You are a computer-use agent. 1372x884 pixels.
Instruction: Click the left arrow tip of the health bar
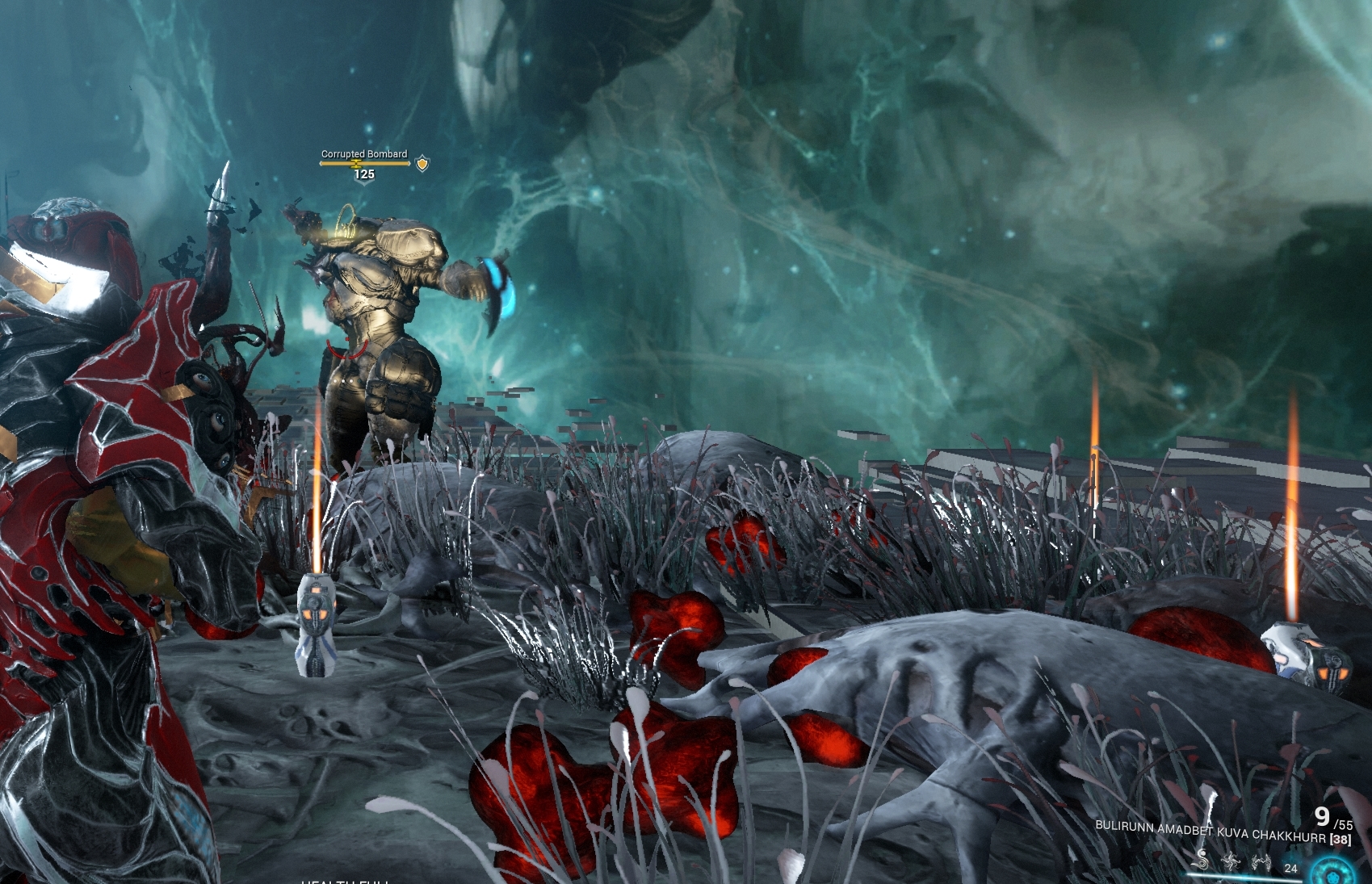pyautogui.click(x=321, y=163)
